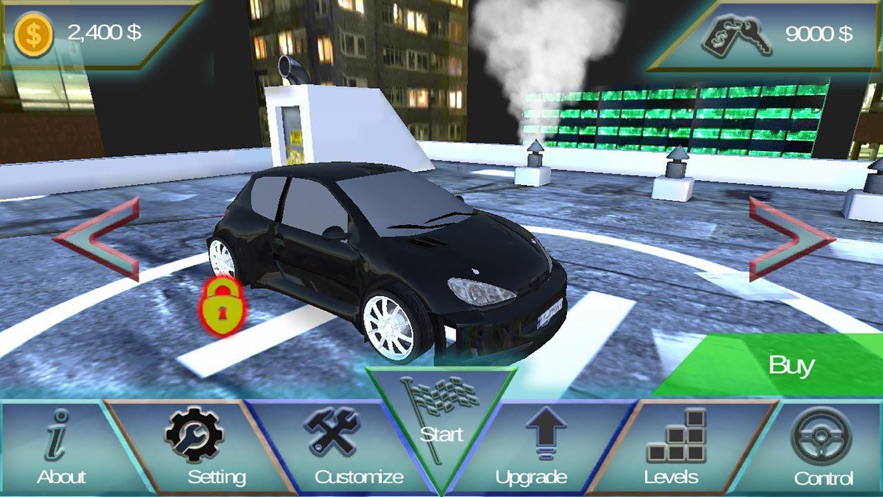Show the Levels selection
The image size is (883, 497).
pos(671,448)
